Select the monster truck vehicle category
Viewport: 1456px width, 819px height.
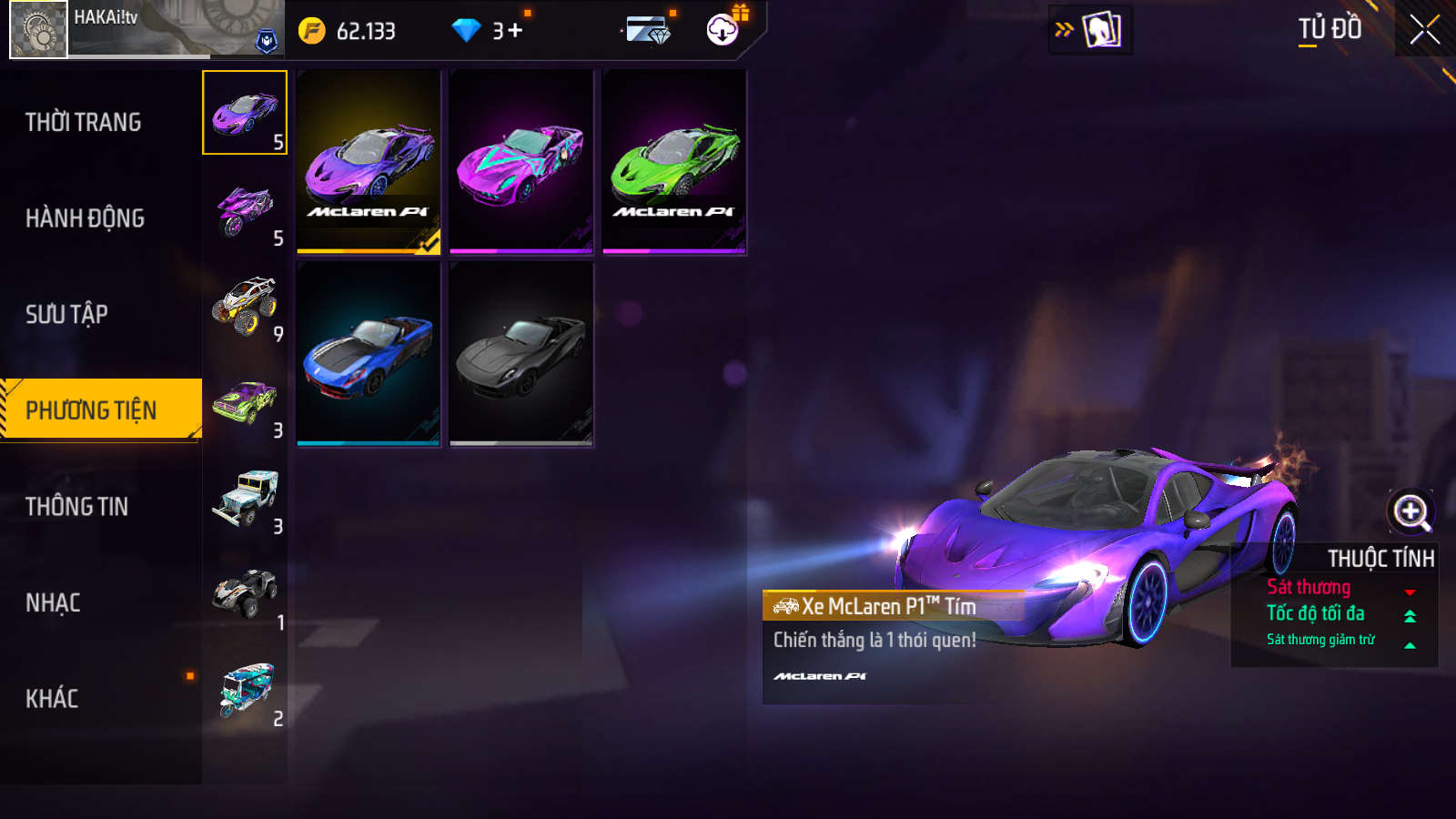point(245,305)
